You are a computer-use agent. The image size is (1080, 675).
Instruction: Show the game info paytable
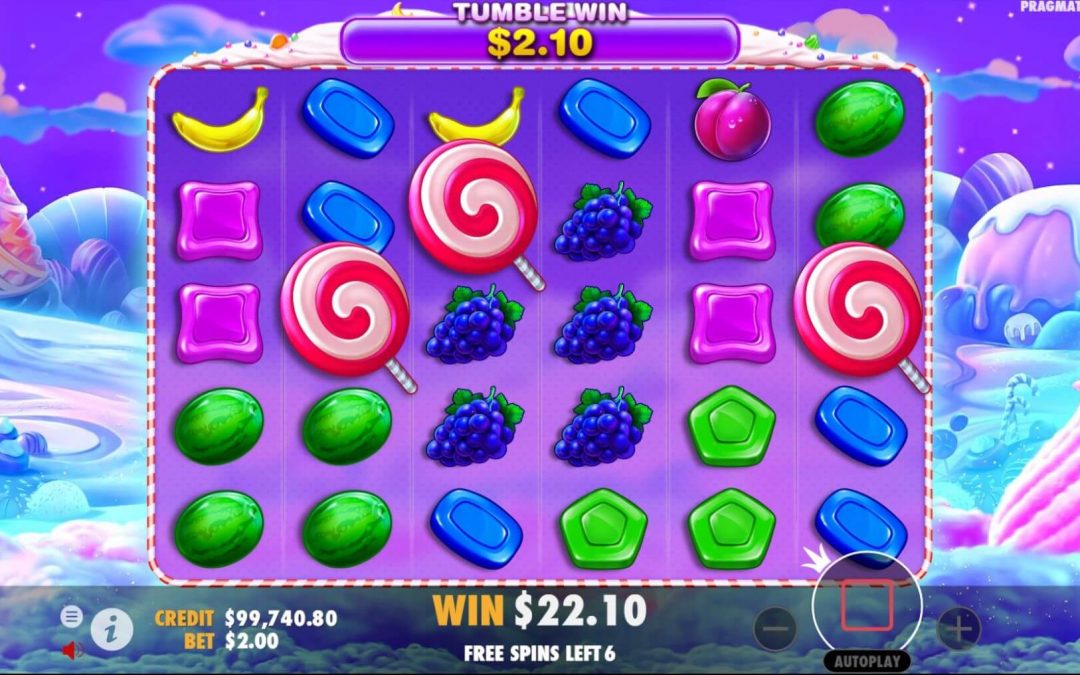click(112, 629)
